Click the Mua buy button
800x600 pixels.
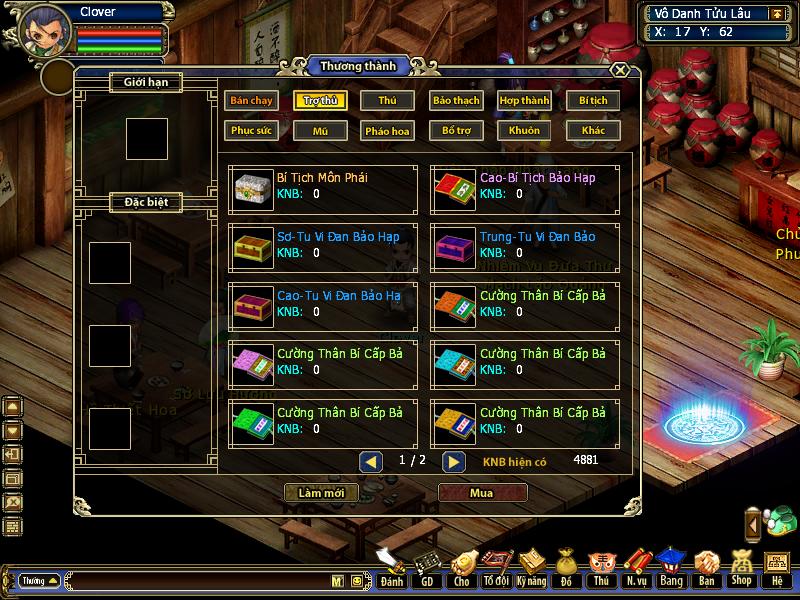(x=482, y=493)
